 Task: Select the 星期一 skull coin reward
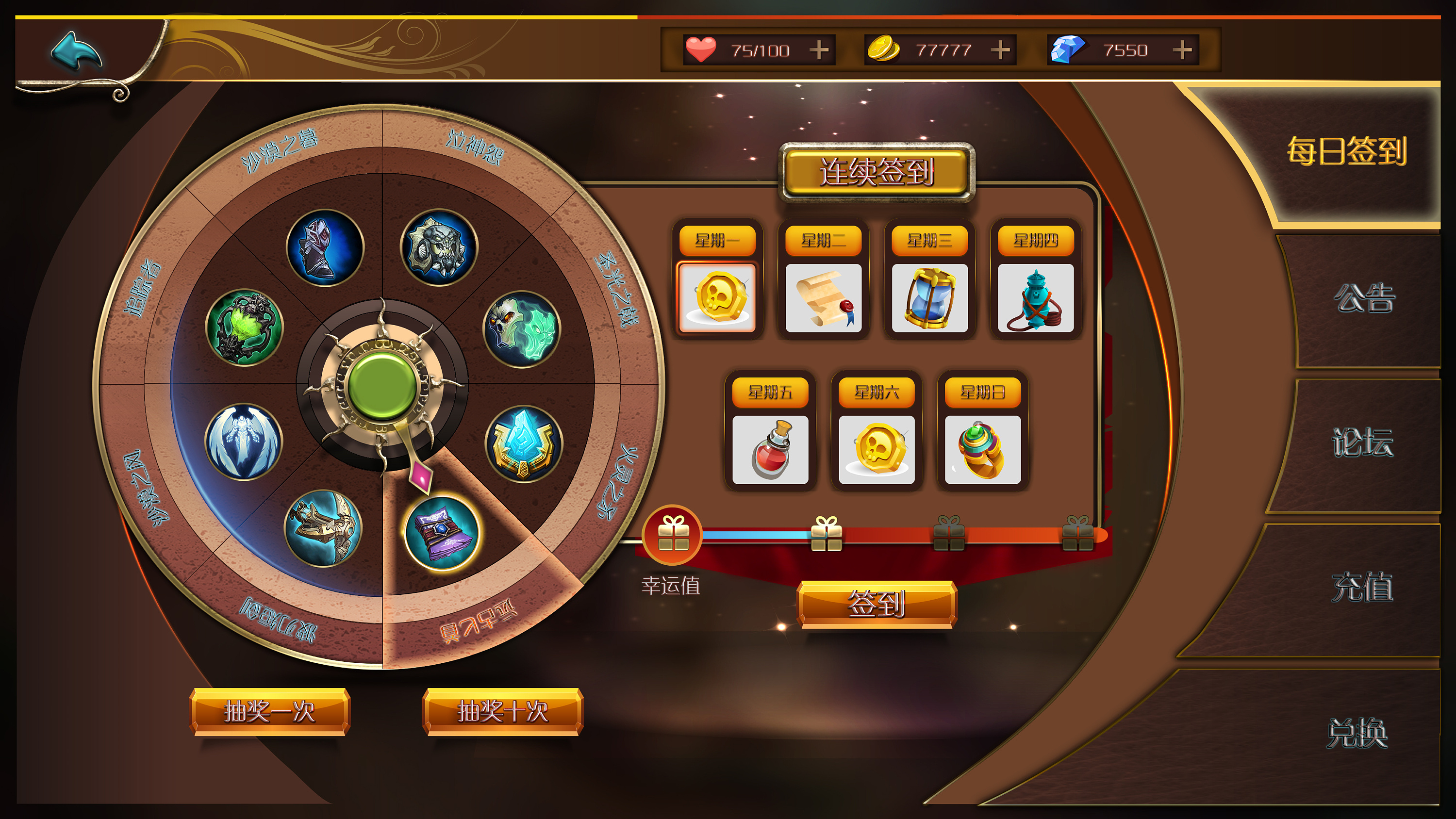tap(717, 298)
